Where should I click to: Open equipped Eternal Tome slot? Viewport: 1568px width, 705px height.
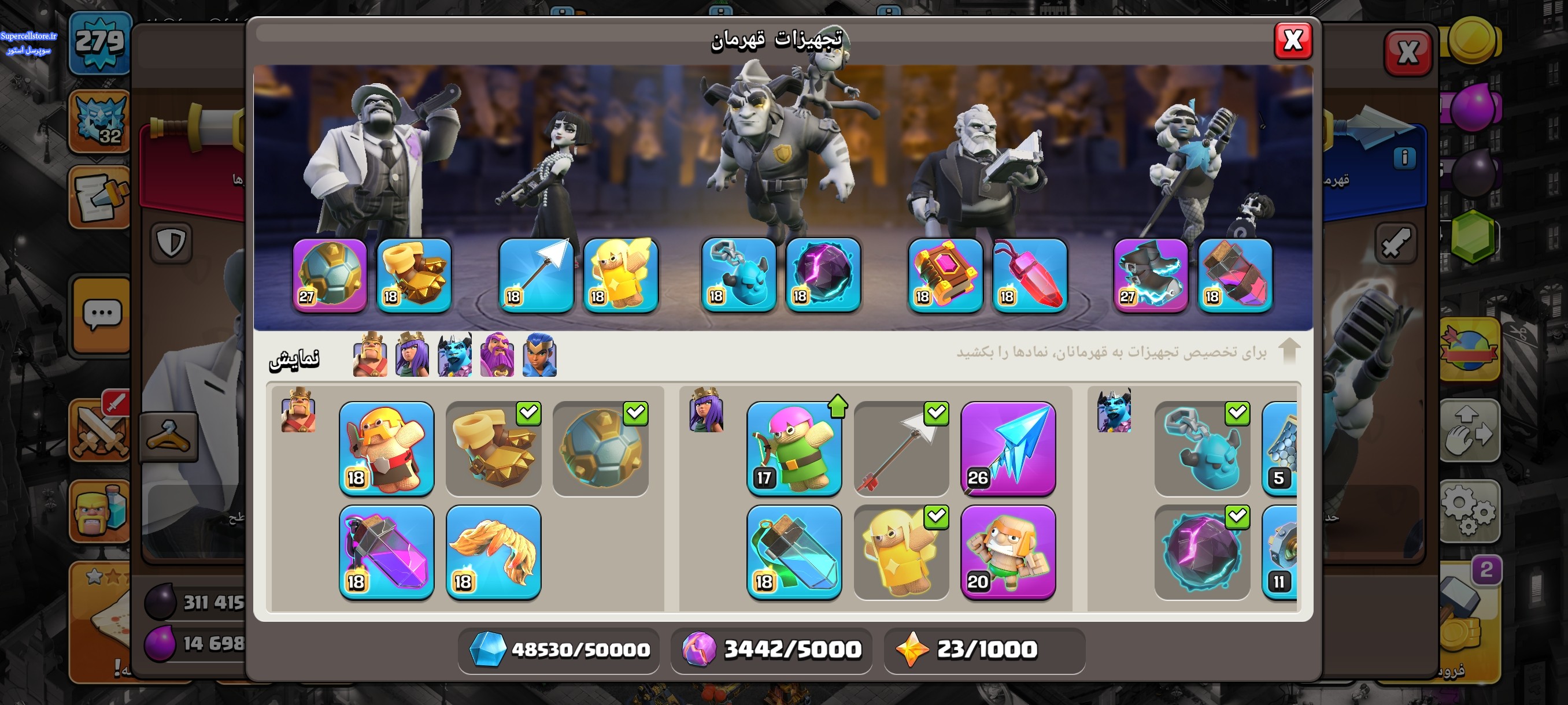945,276
